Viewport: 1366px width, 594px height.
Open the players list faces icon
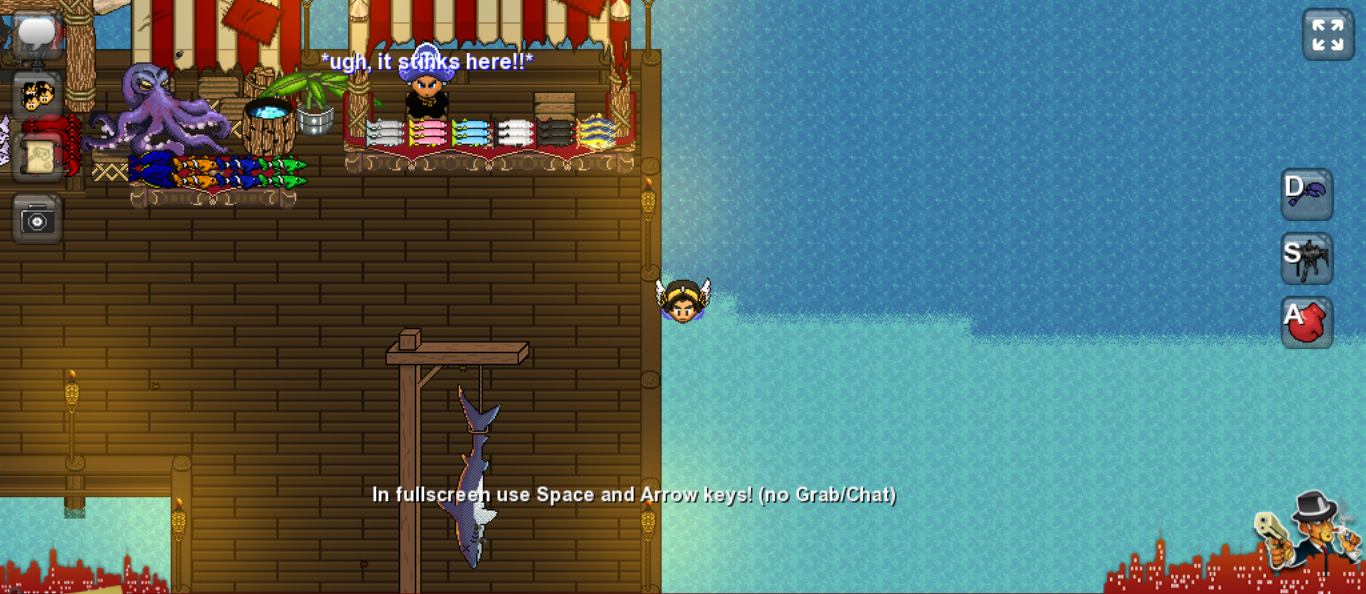(38, 96)
